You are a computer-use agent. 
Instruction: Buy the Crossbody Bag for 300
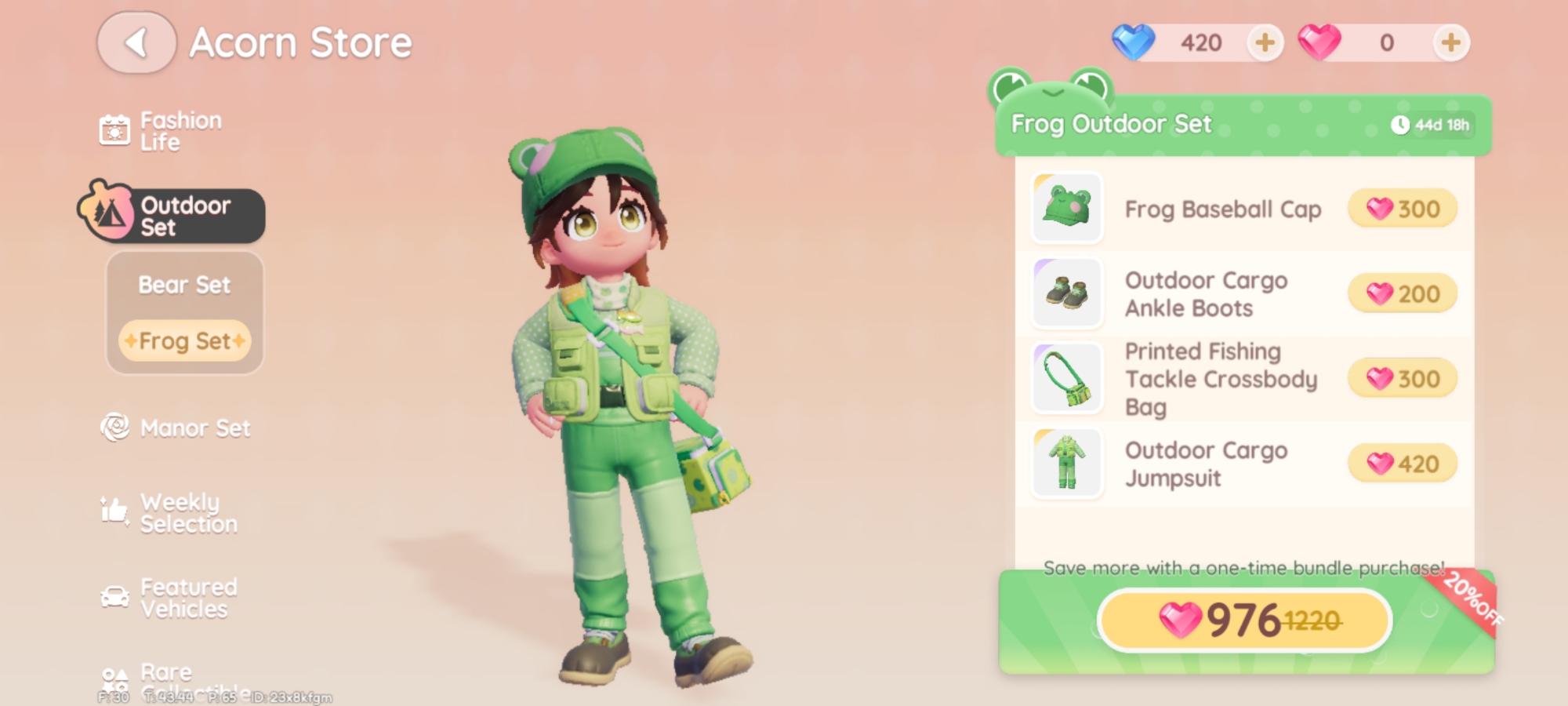1403,379
